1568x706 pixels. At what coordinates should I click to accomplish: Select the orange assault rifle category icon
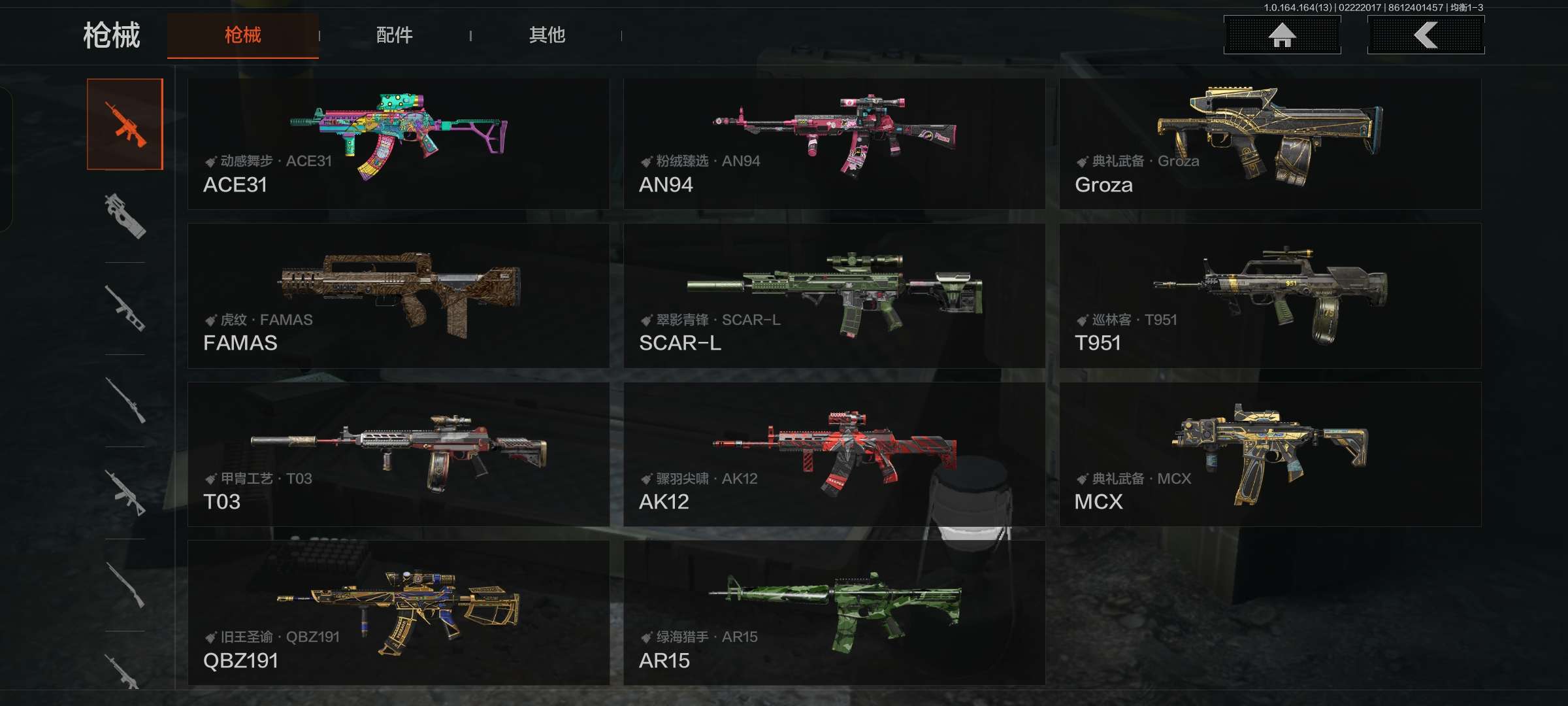pos(125,124)
